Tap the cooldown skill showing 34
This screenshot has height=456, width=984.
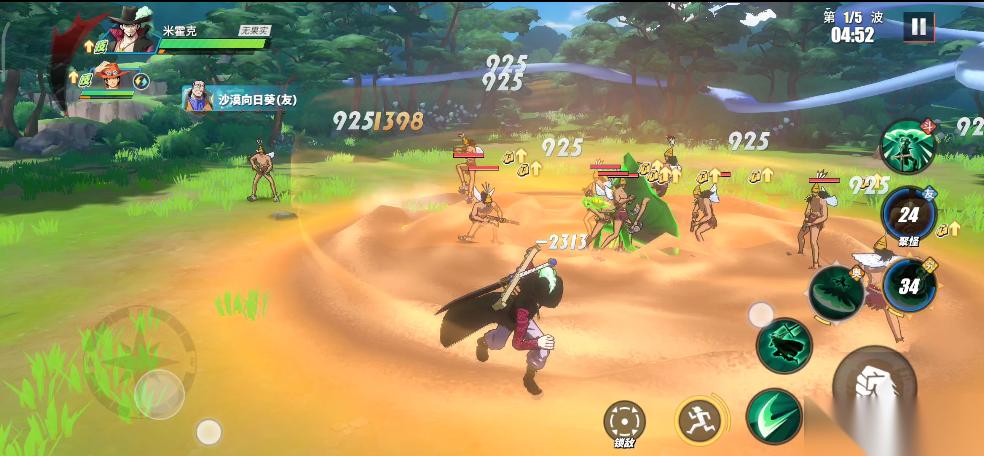(x=909, y=285)
